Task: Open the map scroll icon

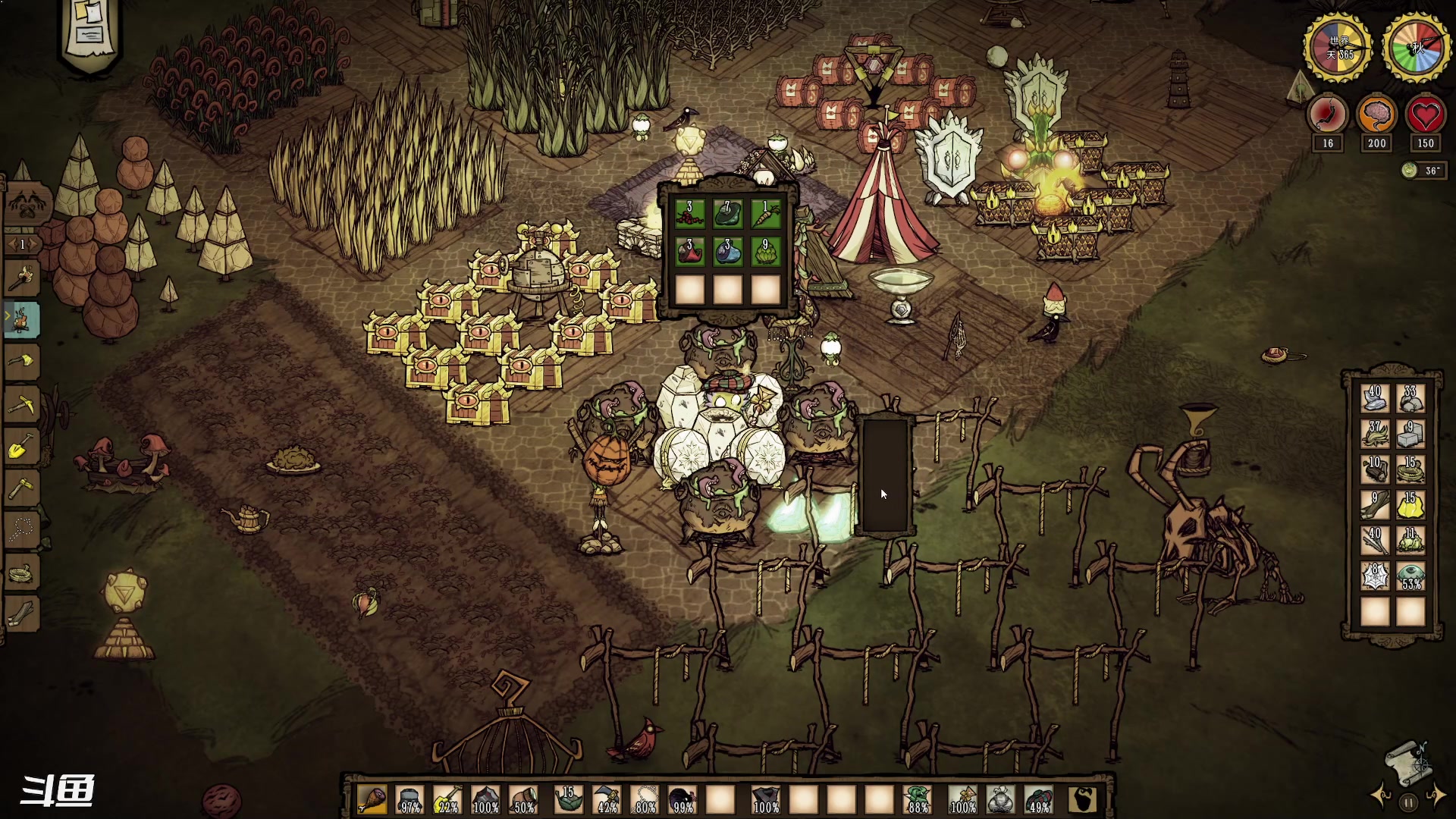Action: coord(1408,762)
